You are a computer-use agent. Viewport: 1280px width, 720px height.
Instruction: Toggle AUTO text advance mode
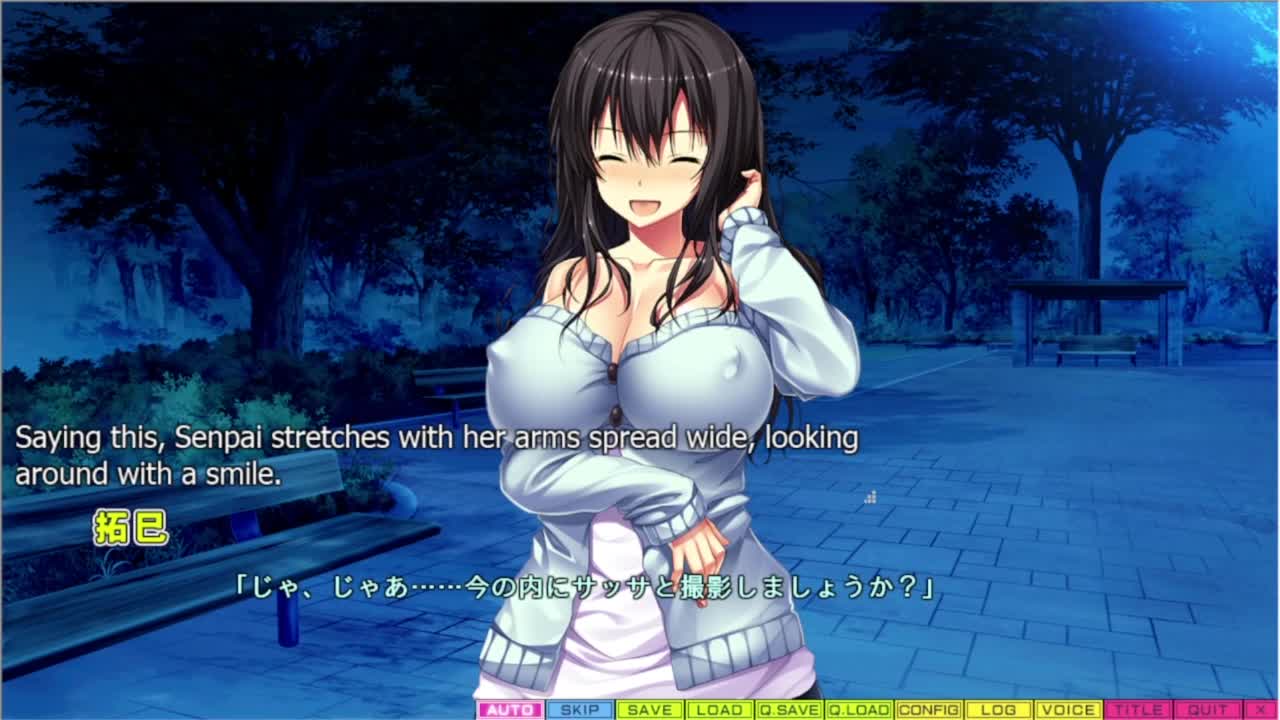point(511,710)
